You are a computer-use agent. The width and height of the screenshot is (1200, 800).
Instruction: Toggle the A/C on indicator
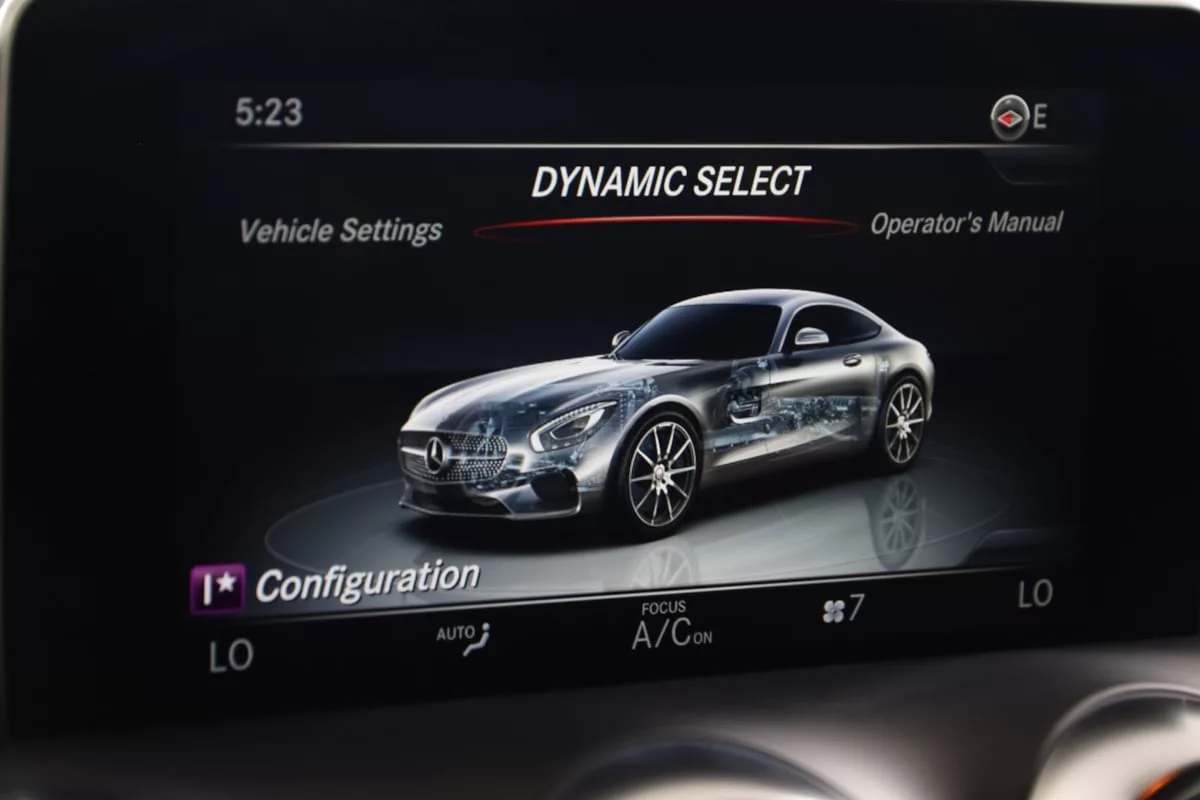pos(671,633)
